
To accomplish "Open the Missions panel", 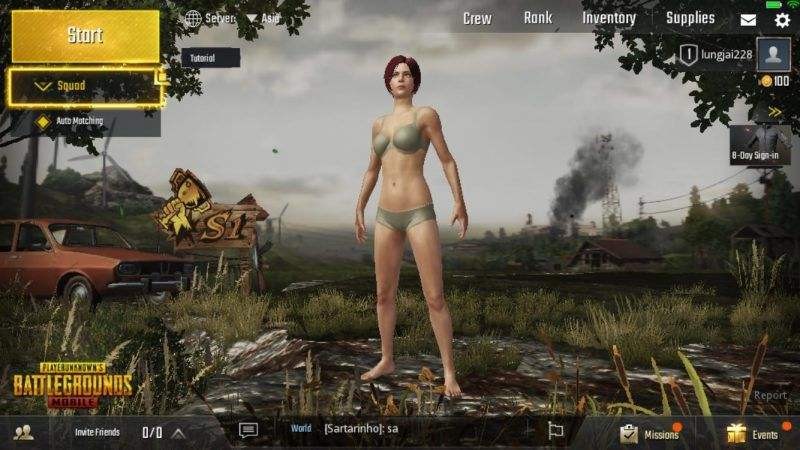I will tap(650, 433).
